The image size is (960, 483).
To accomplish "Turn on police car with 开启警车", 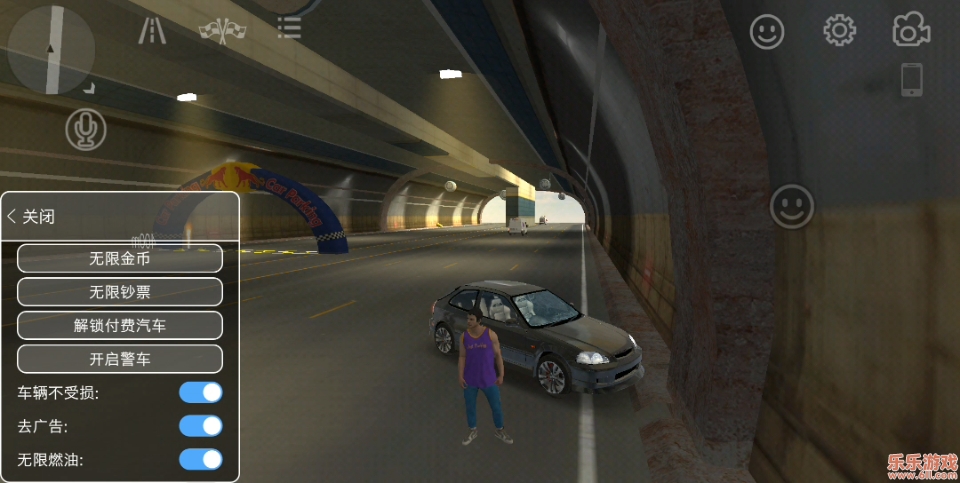I will (x=120, y=358).
